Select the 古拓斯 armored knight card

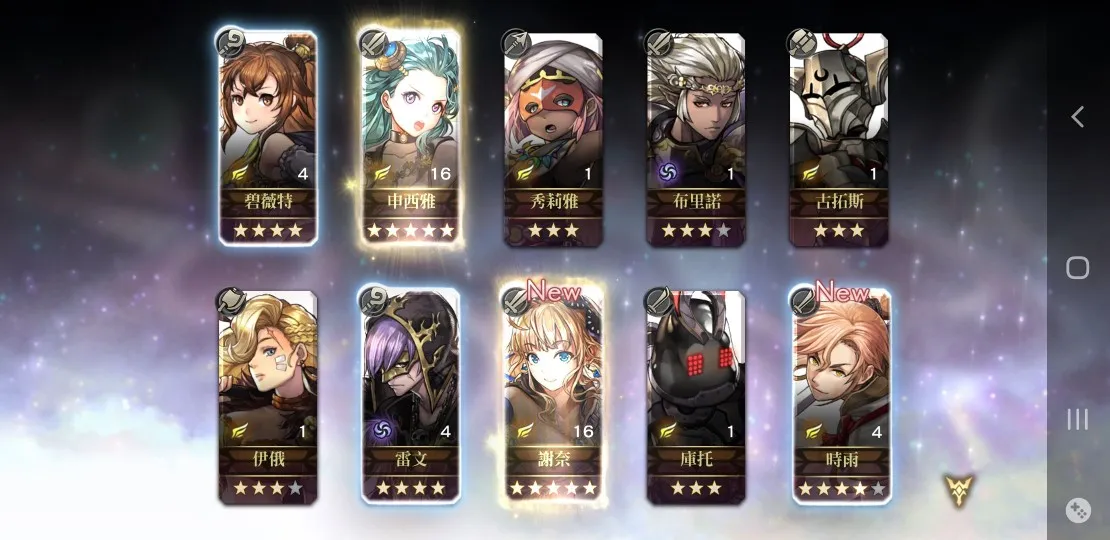tap(838, 137)
